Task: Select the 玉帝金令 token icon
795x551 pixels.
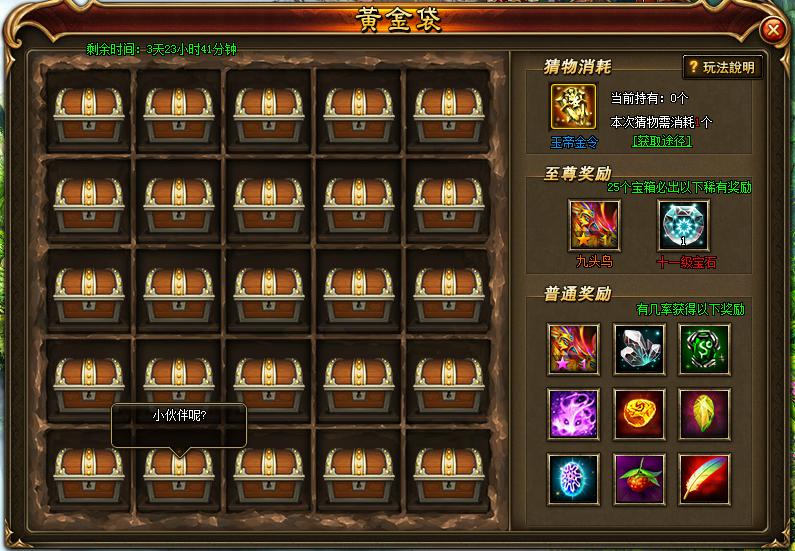Action: point(574,108)
